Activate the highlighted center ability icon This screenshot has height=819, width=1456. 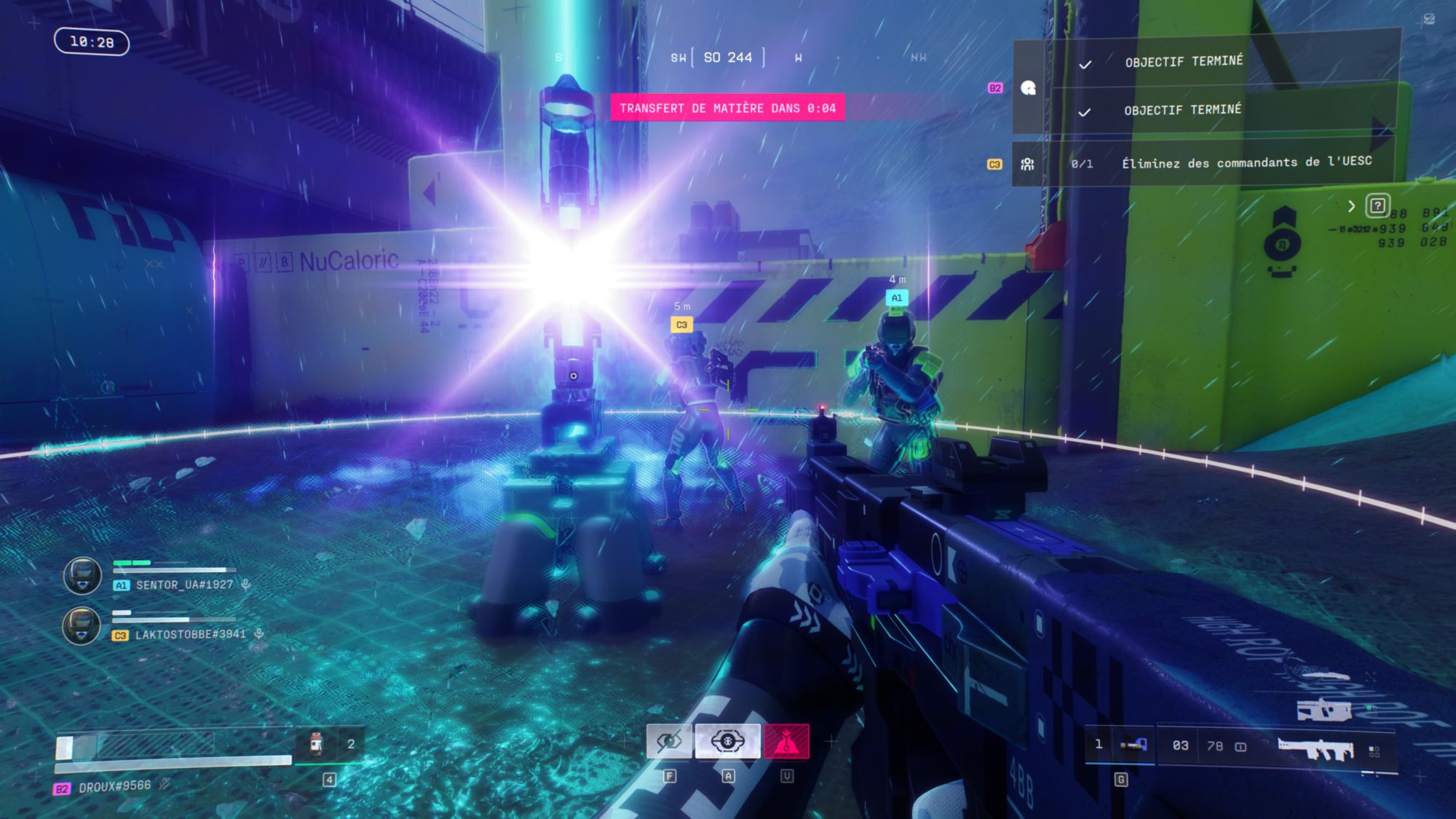727,741
